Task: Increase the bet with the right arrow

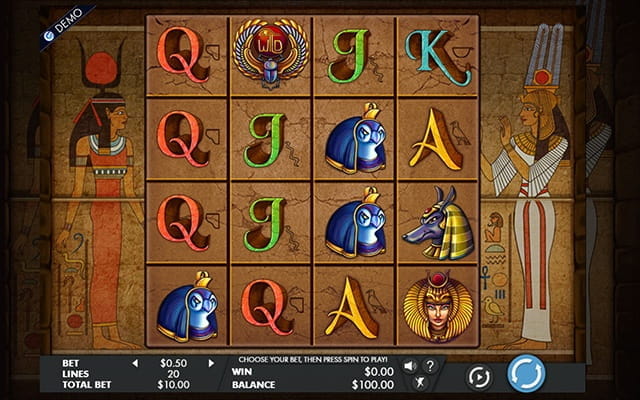Action: [x=211, y=363]
